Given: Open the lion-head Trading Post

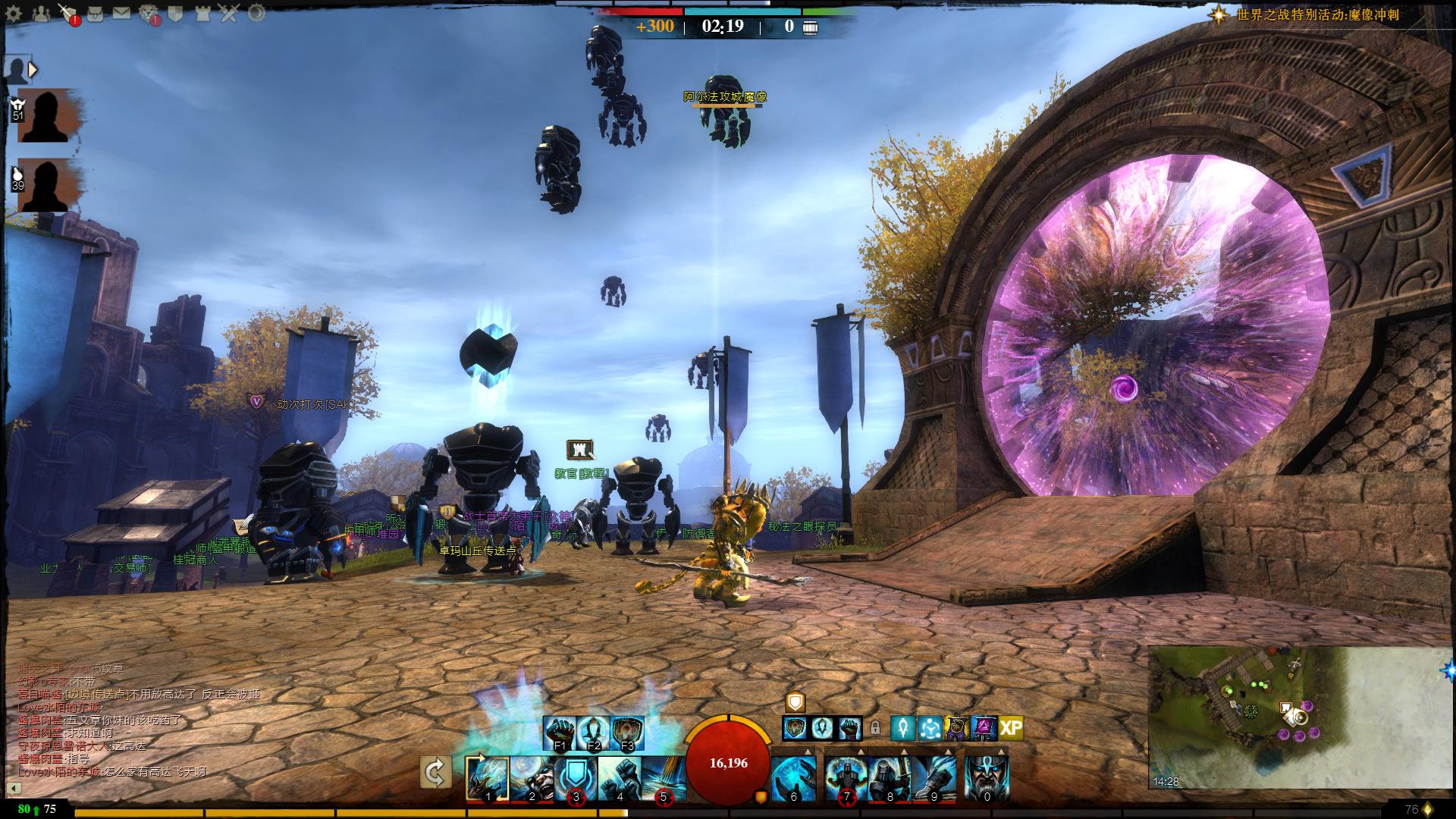Looking at the screenshot, I should coord(149,13).
